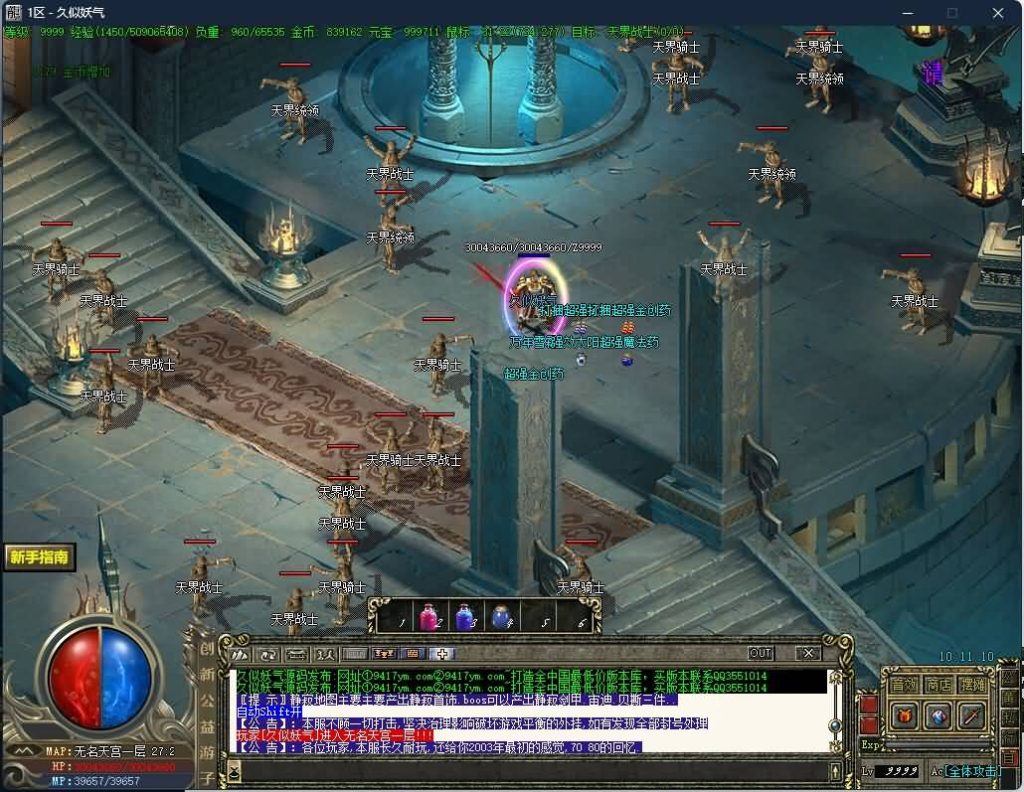Click the white plus chat toolbar button
Viewport: 1024px width, 792px height.
click(442, 654)
